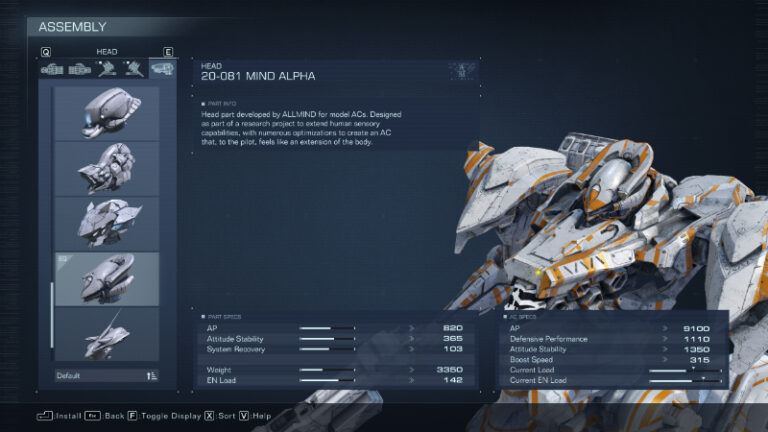
Task: Click the highlighted head category tab
Action: tap(160, 68)
